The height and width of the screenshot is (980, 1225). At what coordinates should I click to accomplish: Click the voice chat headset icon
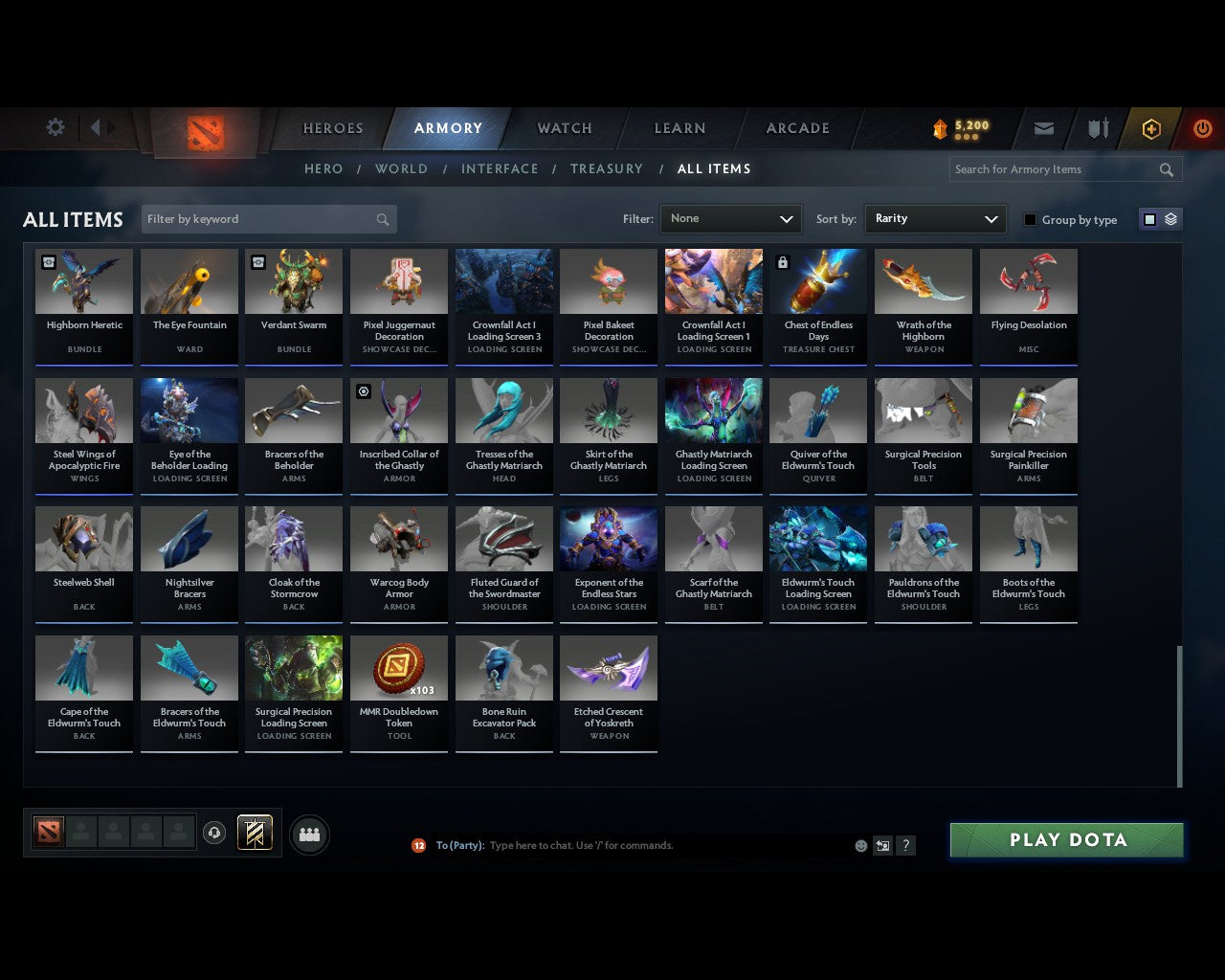[213, 833]
